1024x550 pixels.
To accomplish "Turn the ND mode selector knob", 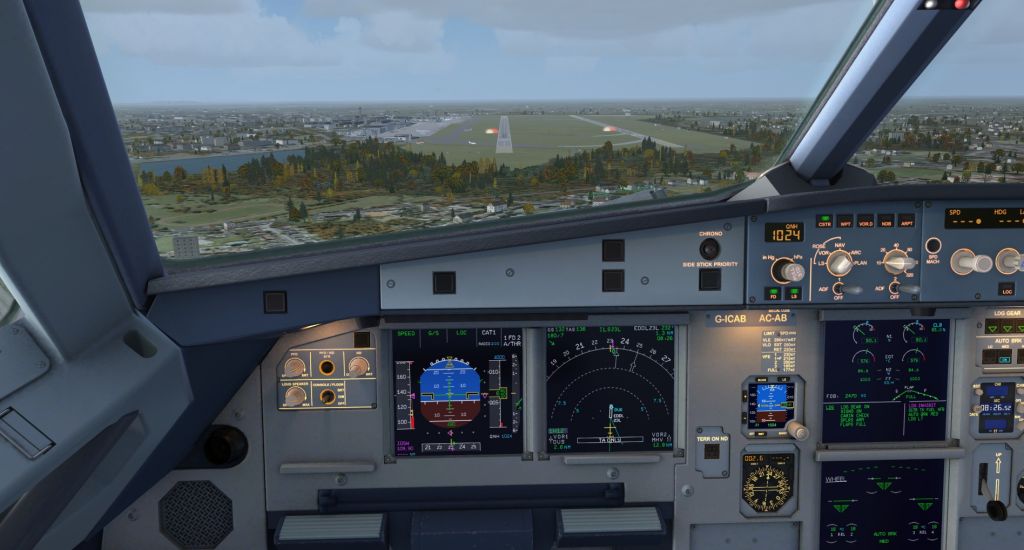I will [x=839, y=263].
